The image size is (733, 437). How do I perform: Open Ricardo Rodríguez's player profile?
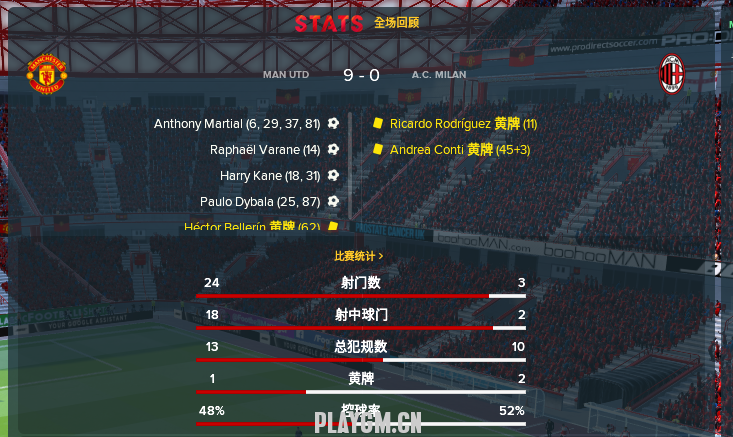[x=440, y=124]
